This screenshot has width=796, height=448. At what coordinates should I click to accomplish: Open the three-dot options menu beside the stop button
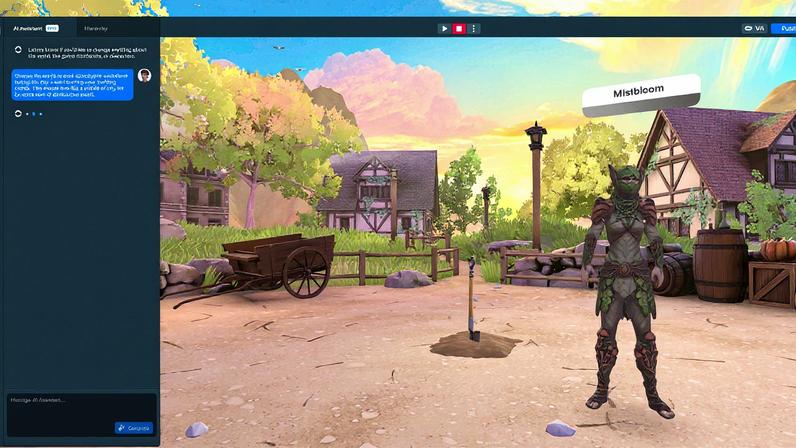(x=474, y=28)
